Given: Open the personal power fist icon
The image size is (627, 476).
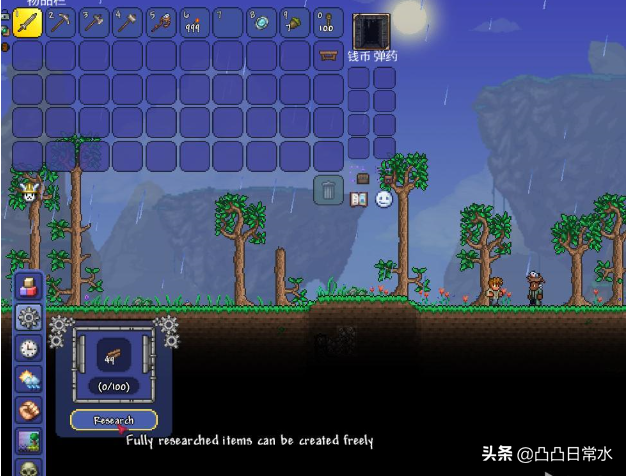Looking at the screenshot, I should click(28, 411).
